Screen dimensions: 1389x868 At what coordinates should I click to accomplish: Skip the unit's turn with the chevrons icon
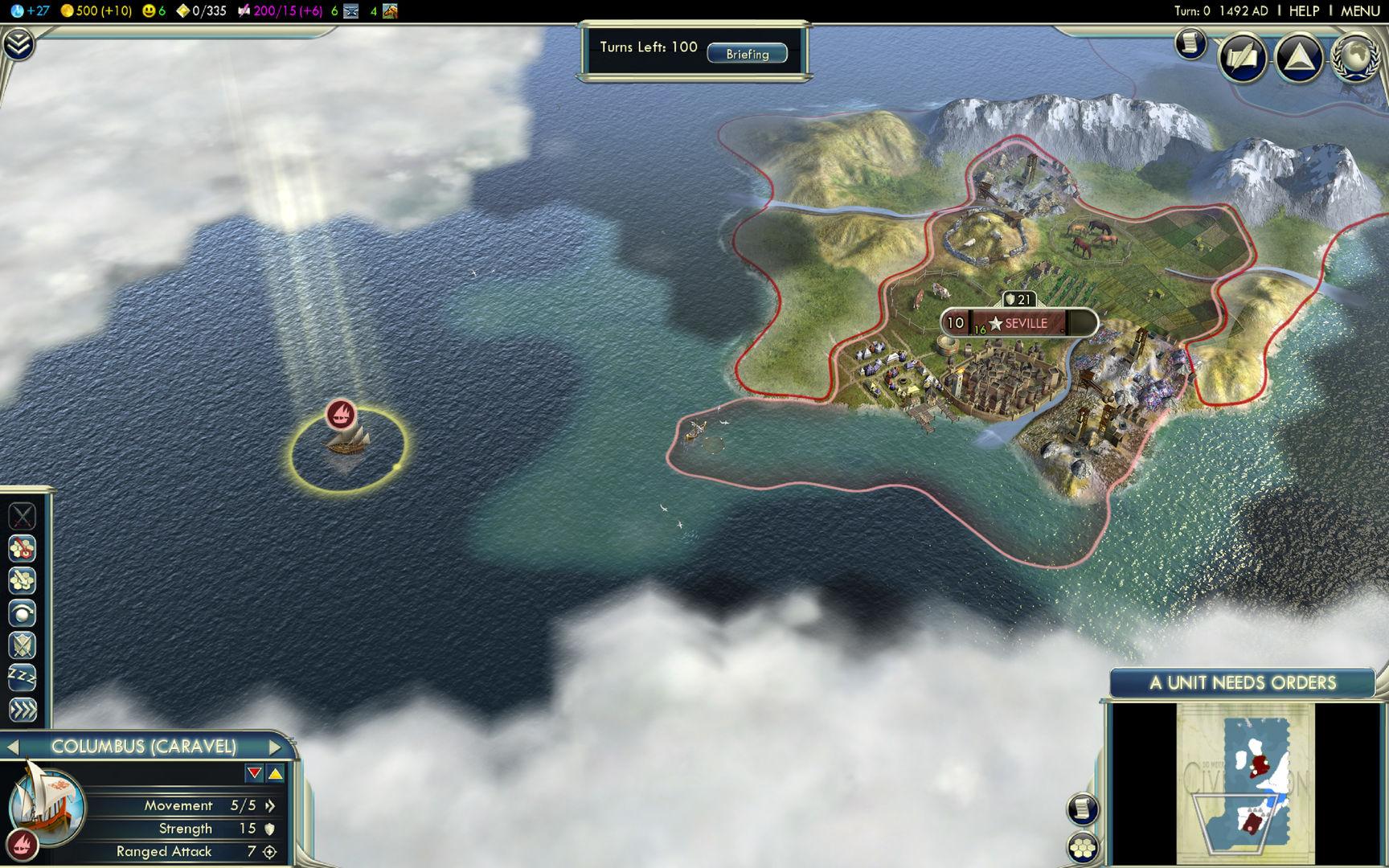coord(22,711)
